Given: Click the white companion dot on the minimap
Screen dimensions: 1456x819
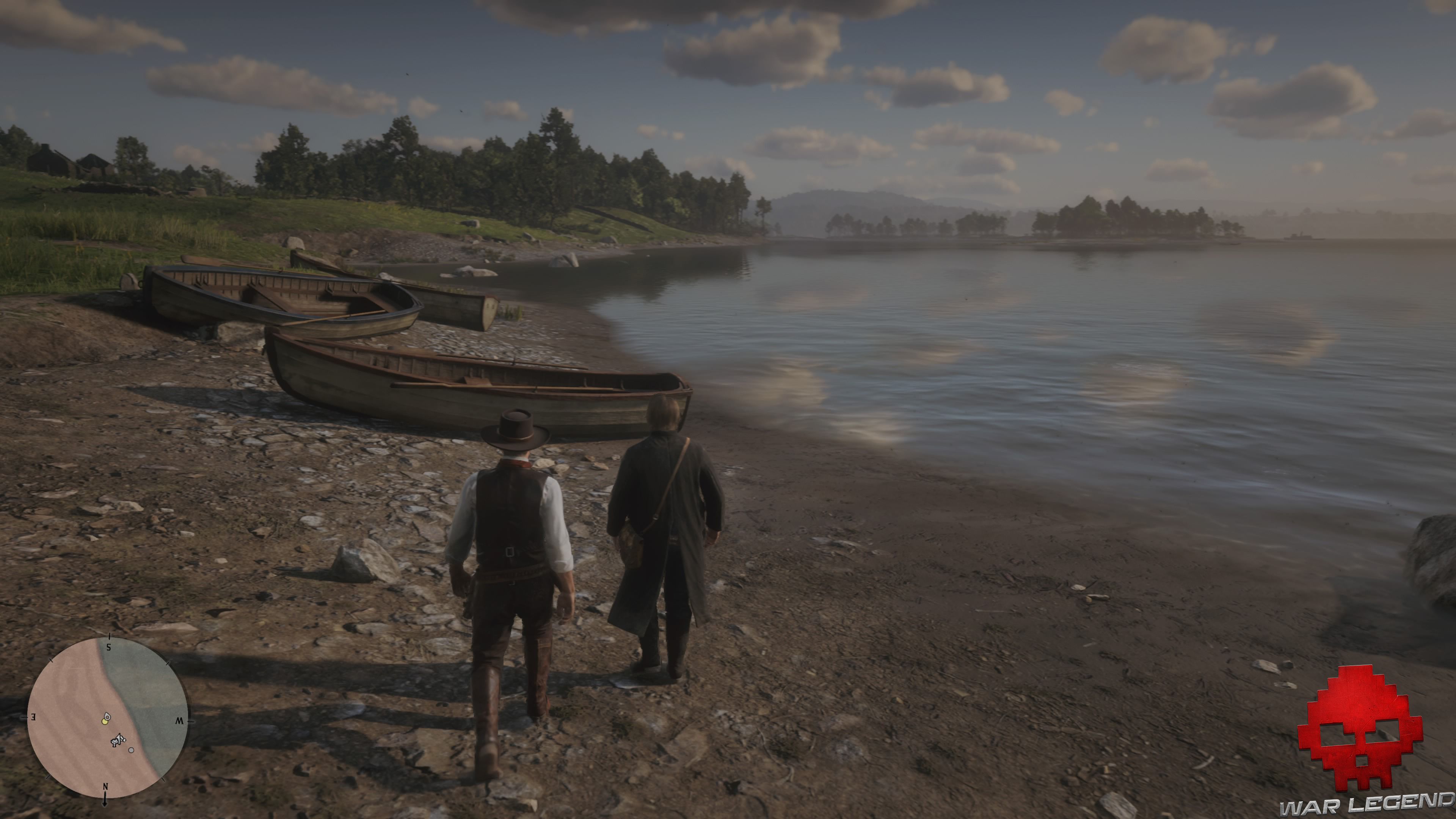Looking at the screenshot, I should click(x=131, y=751).
